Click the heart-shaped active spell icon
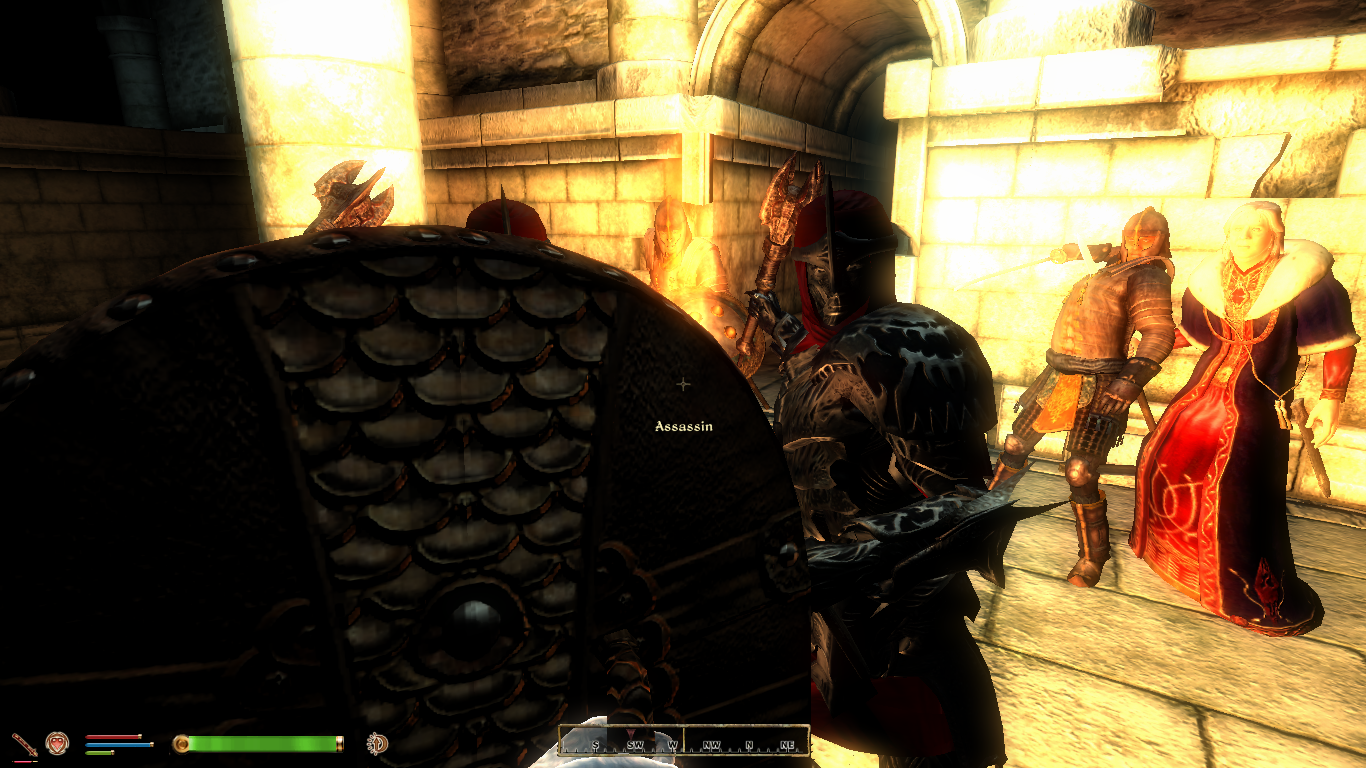Screen dimensions: 1366x768 [x=57, y=743]
